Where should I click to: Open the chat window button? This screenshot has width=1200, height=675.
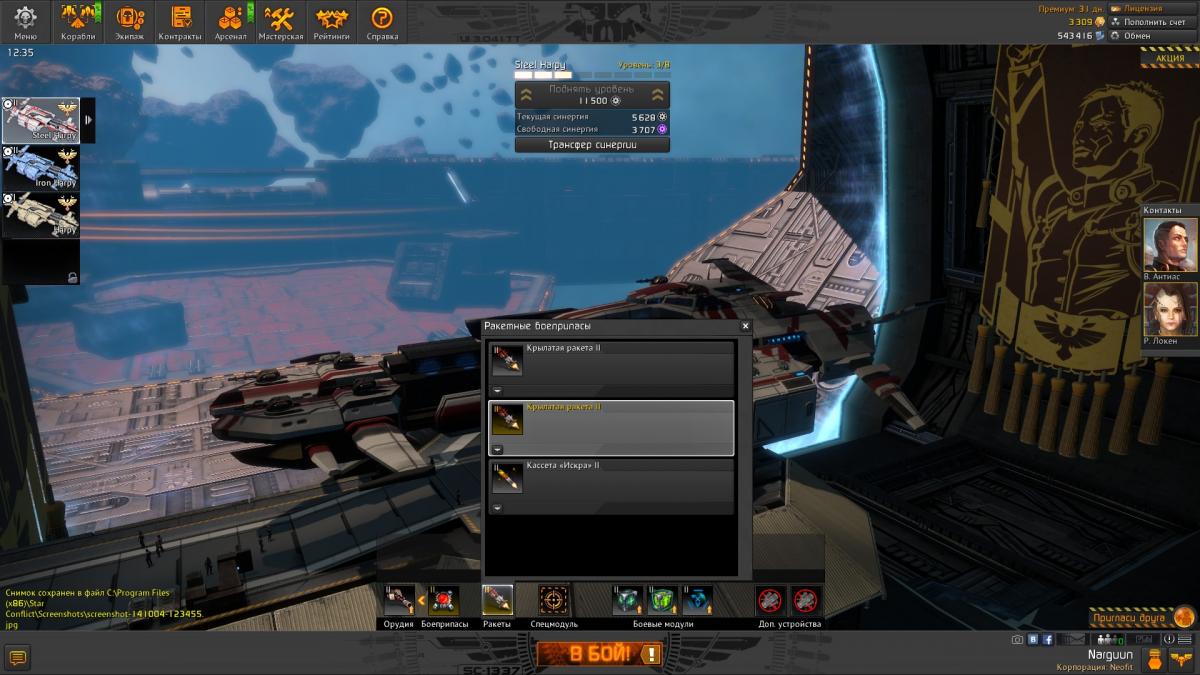(x=18, y=656)
